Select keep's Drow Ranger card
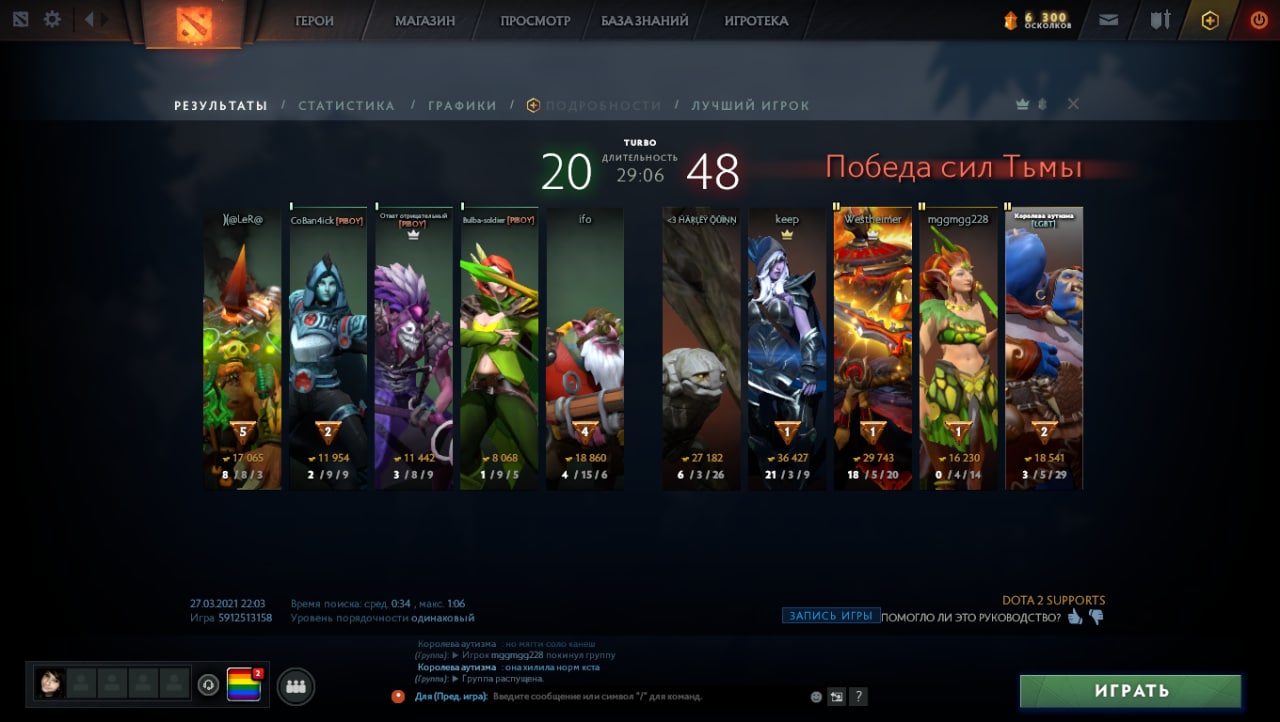The height and width of the screenshot is (722, 1280). click(x=787, y=348)
